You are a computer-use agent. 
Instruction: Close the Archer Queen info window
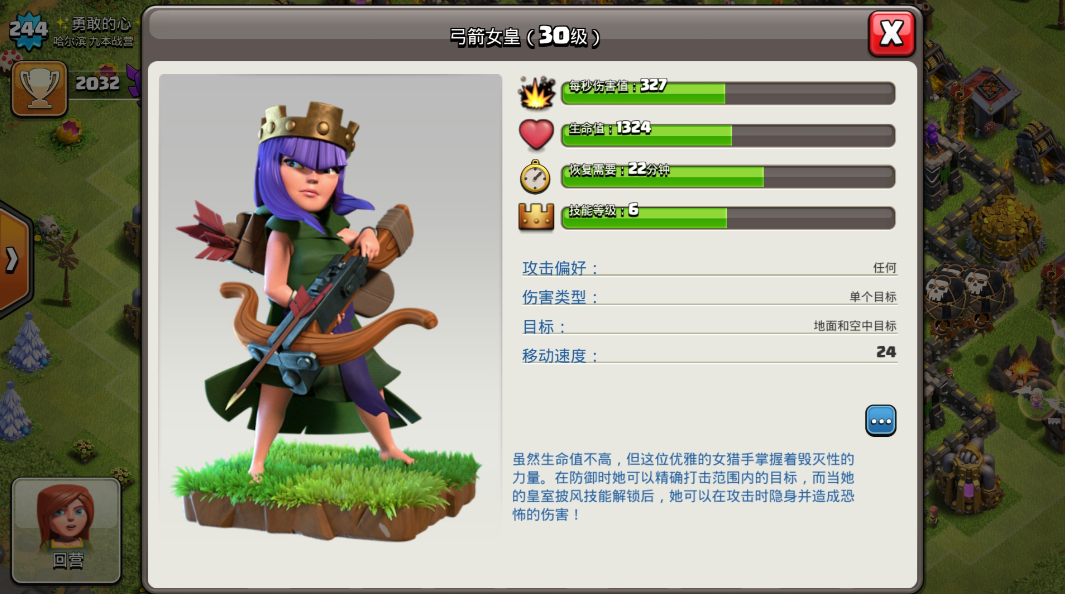point(891,34)
